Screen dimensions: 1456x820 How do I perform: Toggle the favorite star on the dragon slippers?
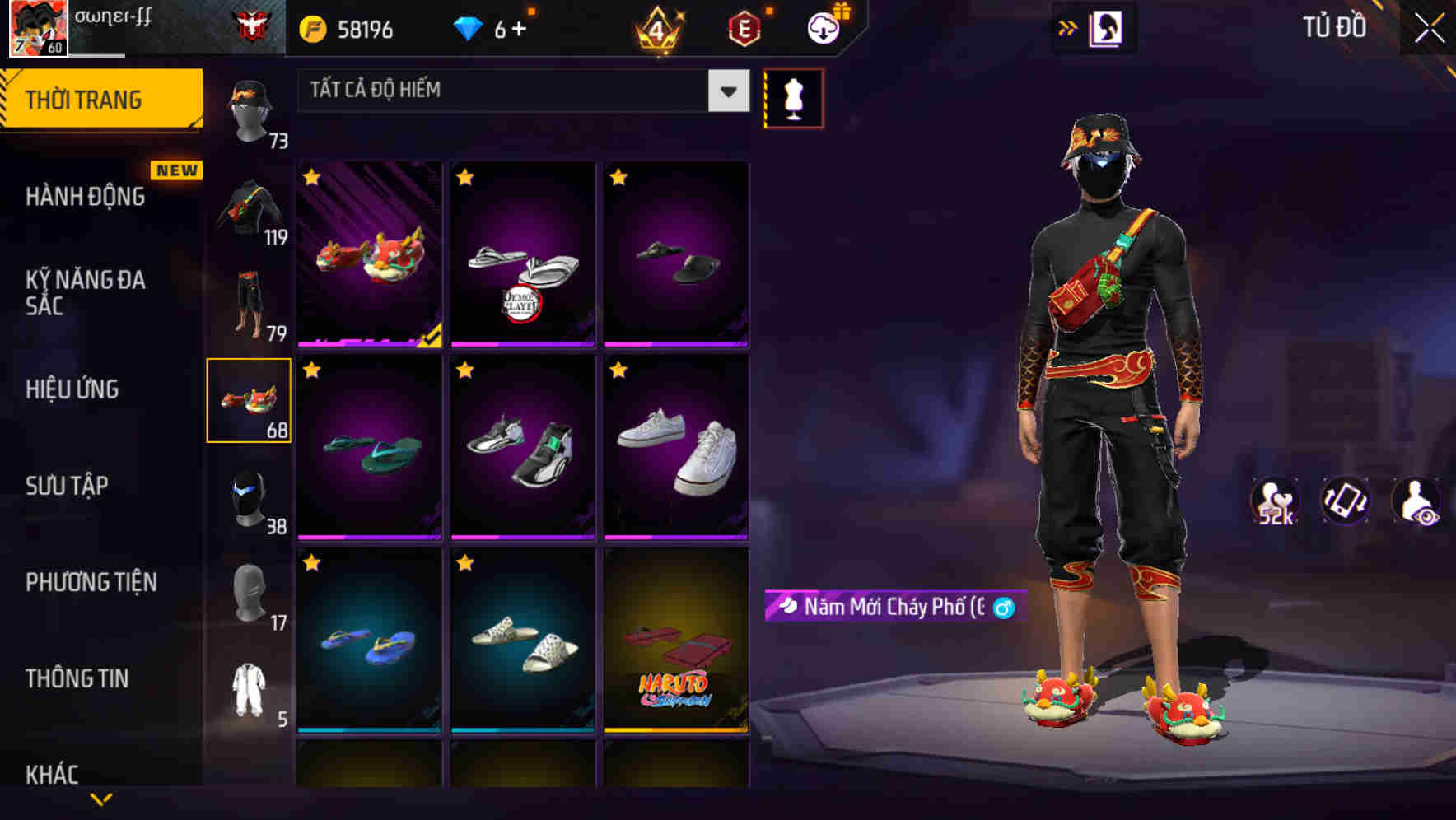click(x=311, y=177)
